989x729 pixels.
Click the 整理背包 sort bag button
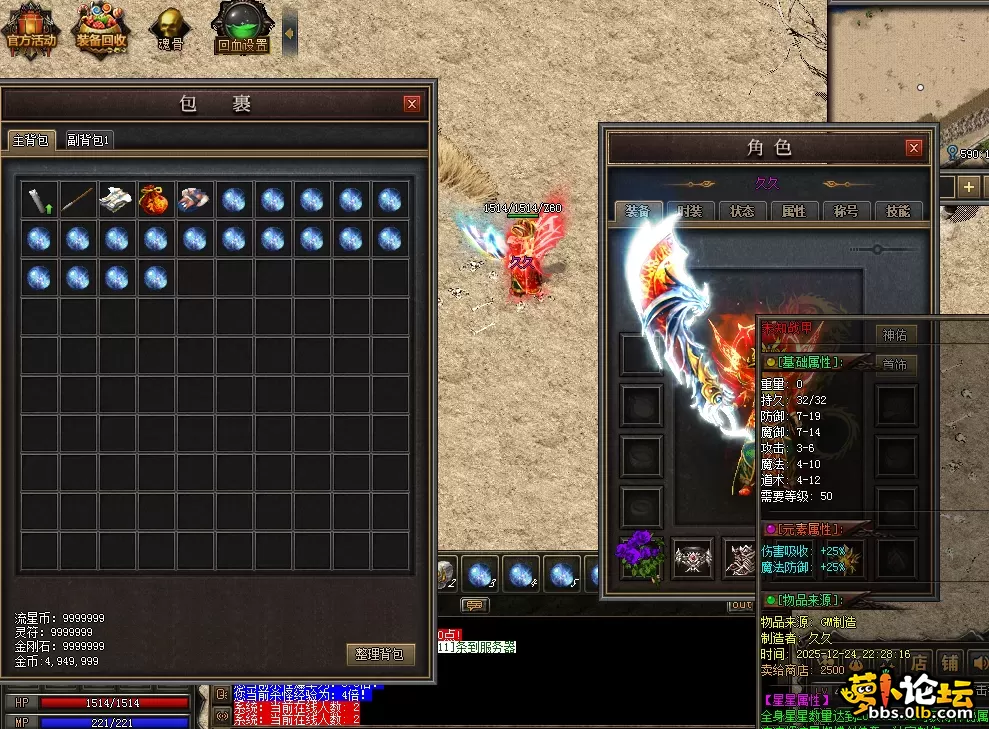click(380, 654)
